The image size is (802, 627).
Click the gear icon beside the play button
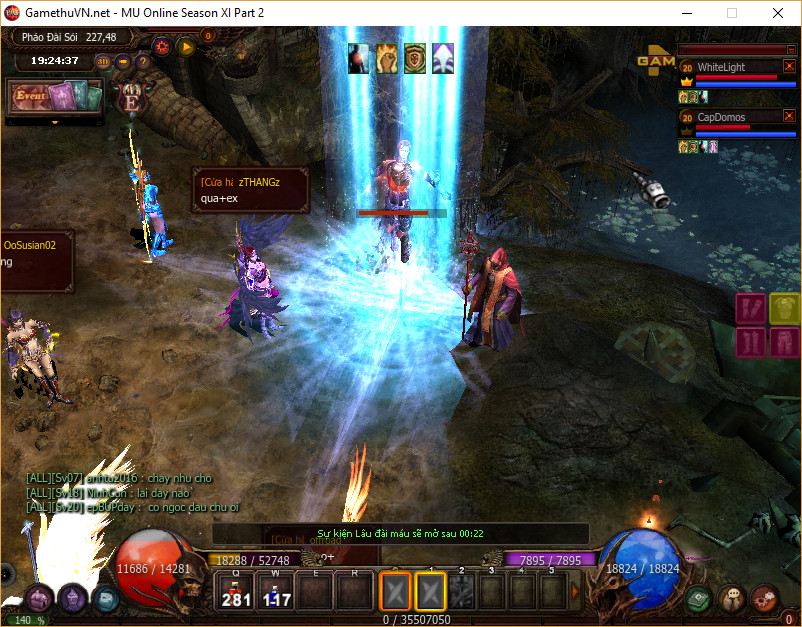click(161, 45)
